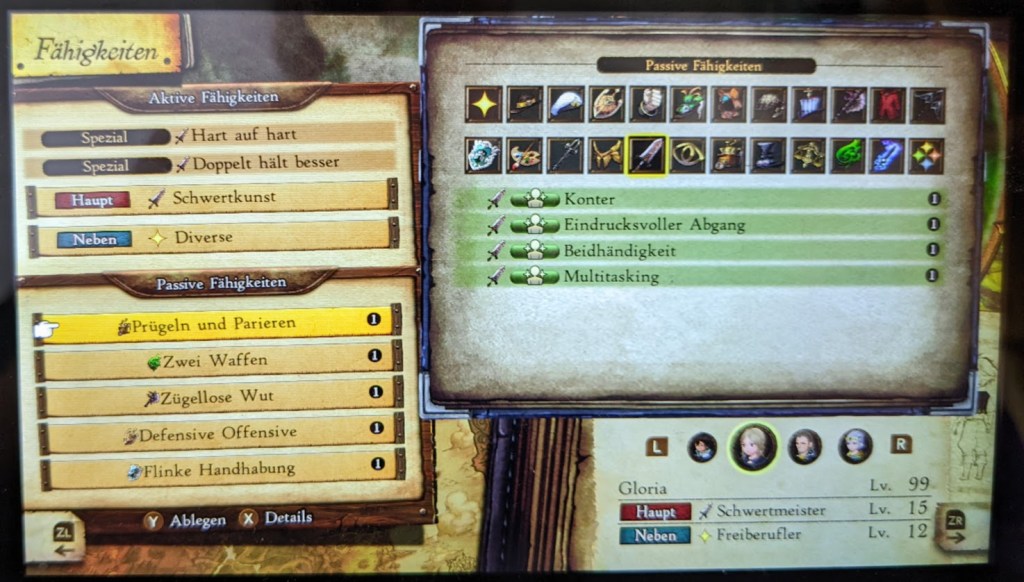
Task: Select the four colored diamonds job icon
Action: pos(927,156)
